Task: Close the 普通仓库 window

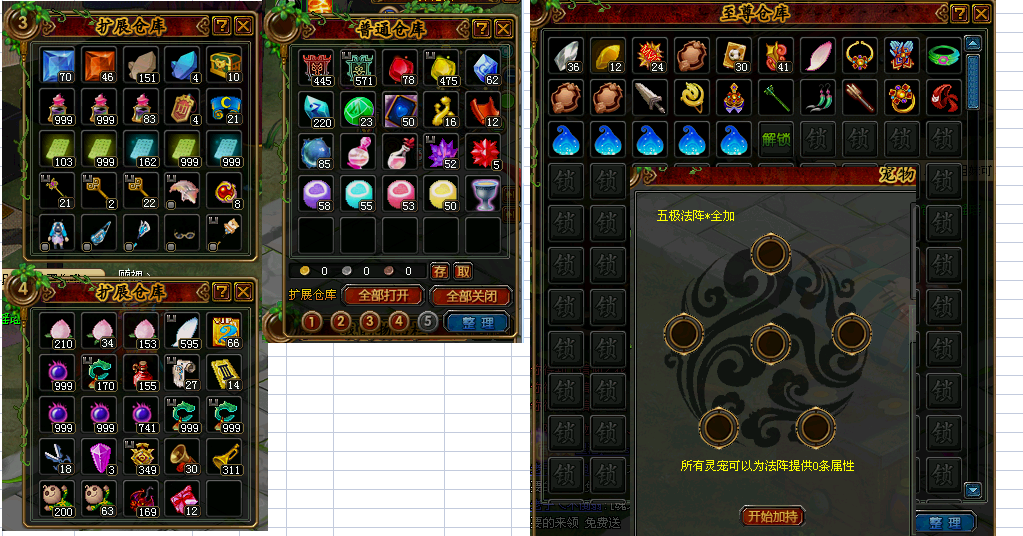Action: click(x=503, y=29)
